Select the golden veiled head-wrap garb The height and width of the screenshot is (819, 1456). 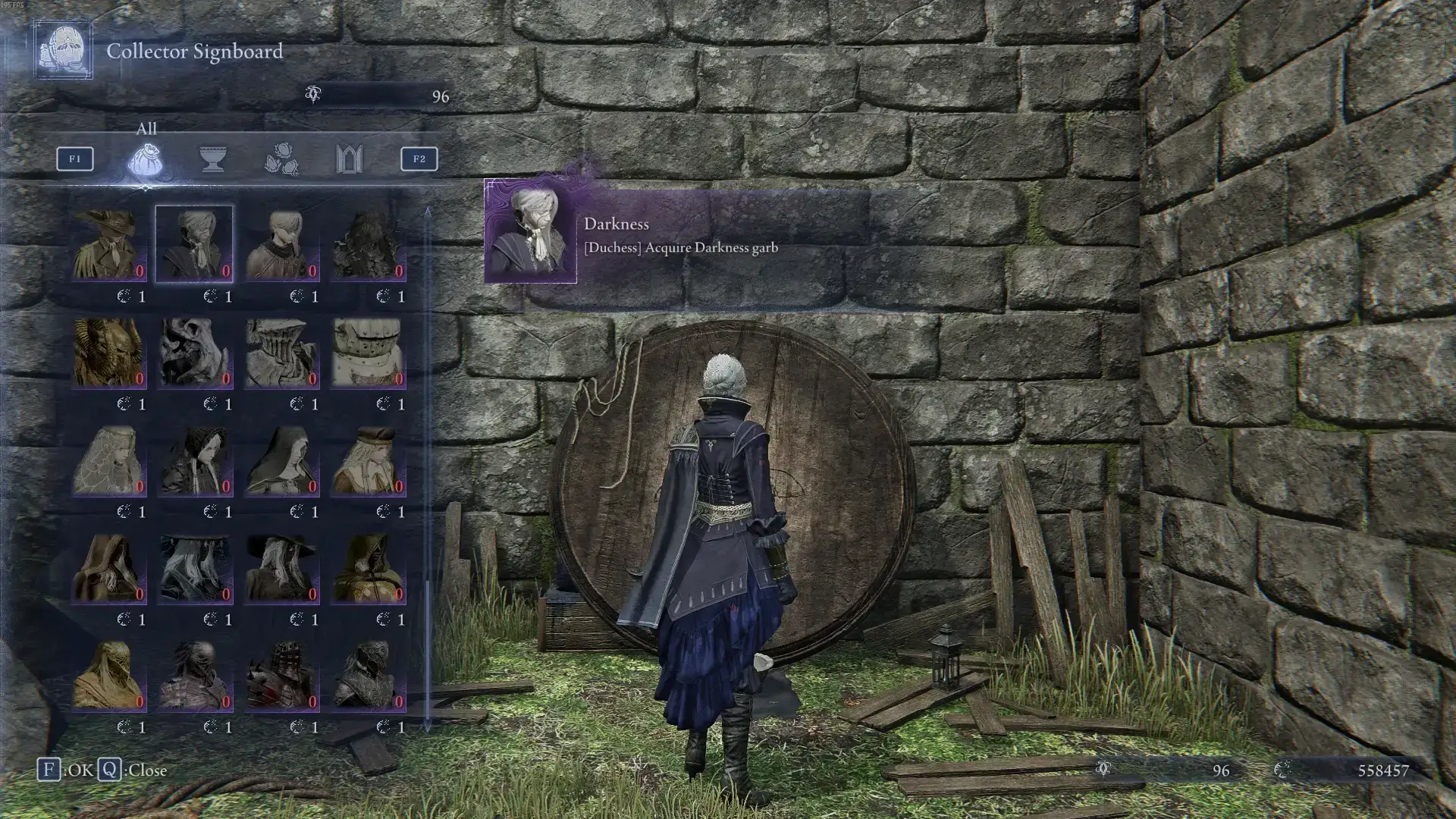coord(108,675)
